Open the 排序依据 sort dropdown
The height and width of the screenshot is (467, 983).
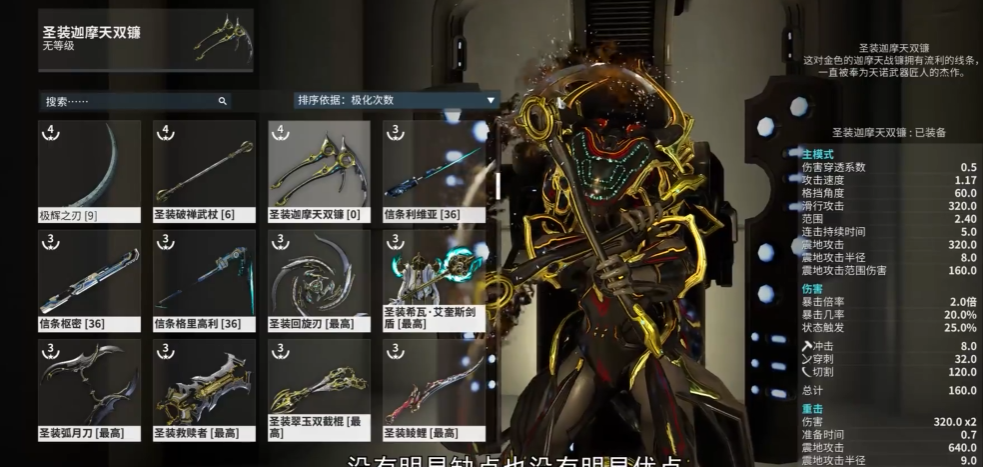click(x=396, y=100)
